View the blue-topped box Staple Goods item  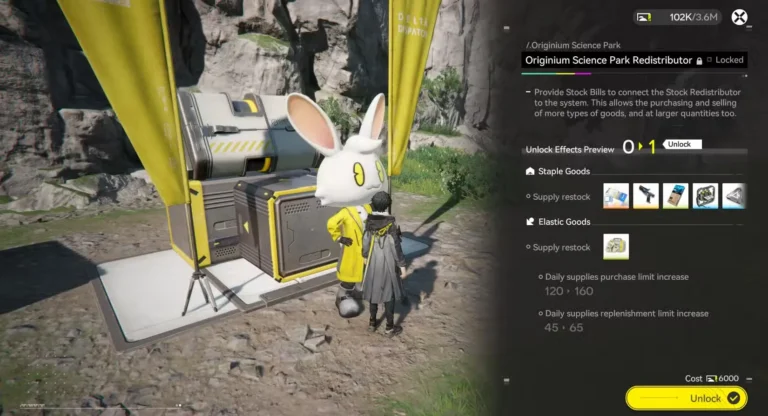point(676,195)
